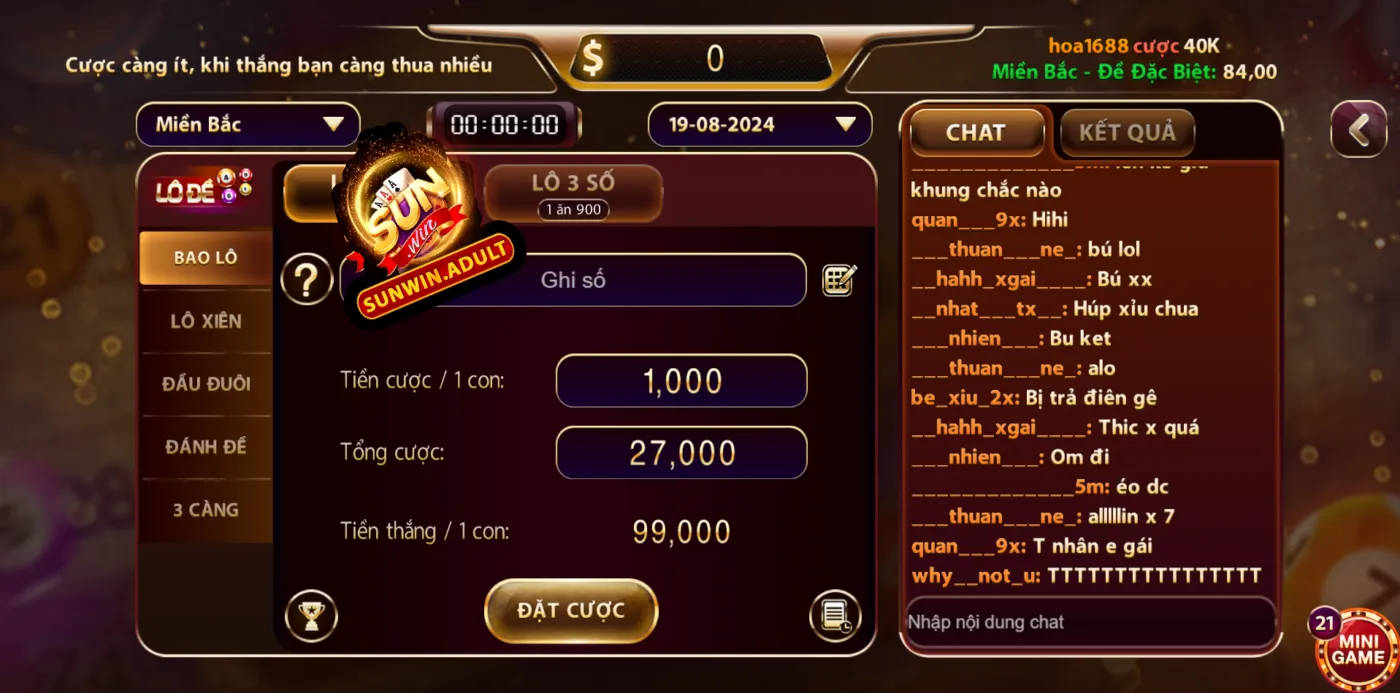Click the question mark help button
This screenshot has width=1400, height=693.
click(306, 280)
